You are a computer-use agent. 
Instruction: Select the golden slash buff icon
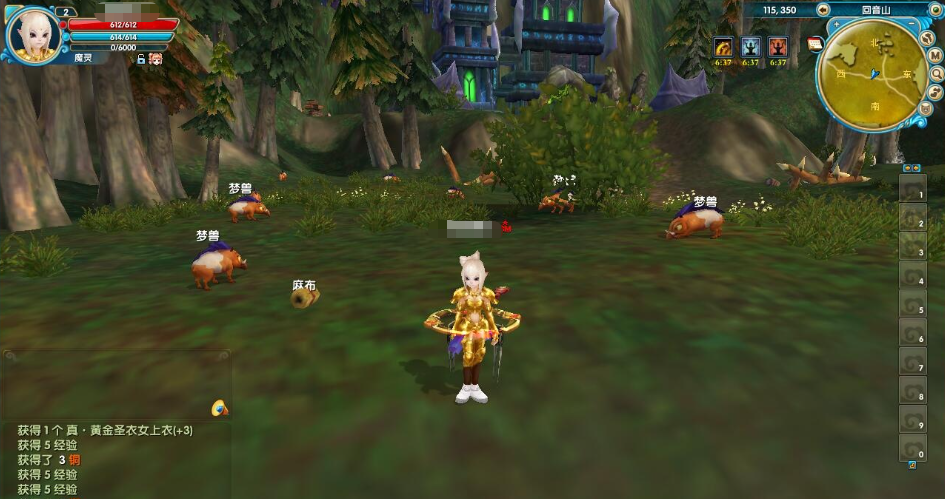(723, 47)
